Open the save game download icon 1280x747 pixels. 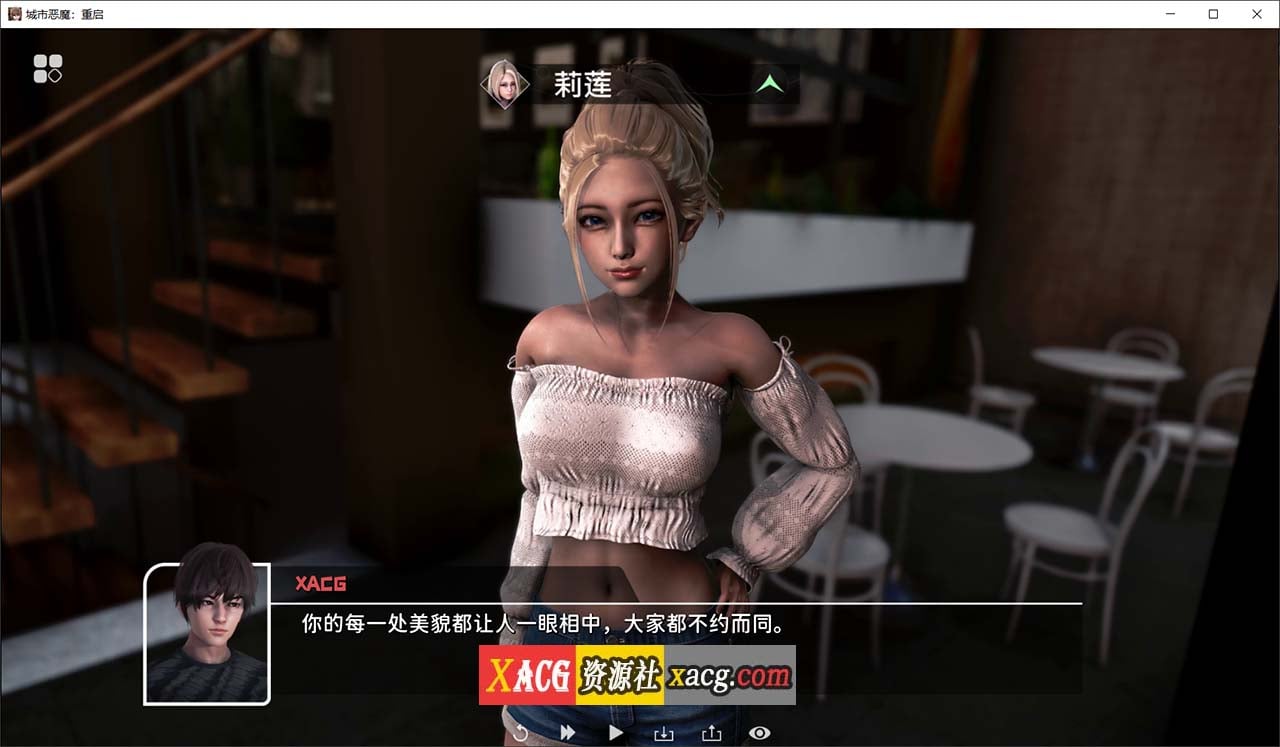click(663, 732)
